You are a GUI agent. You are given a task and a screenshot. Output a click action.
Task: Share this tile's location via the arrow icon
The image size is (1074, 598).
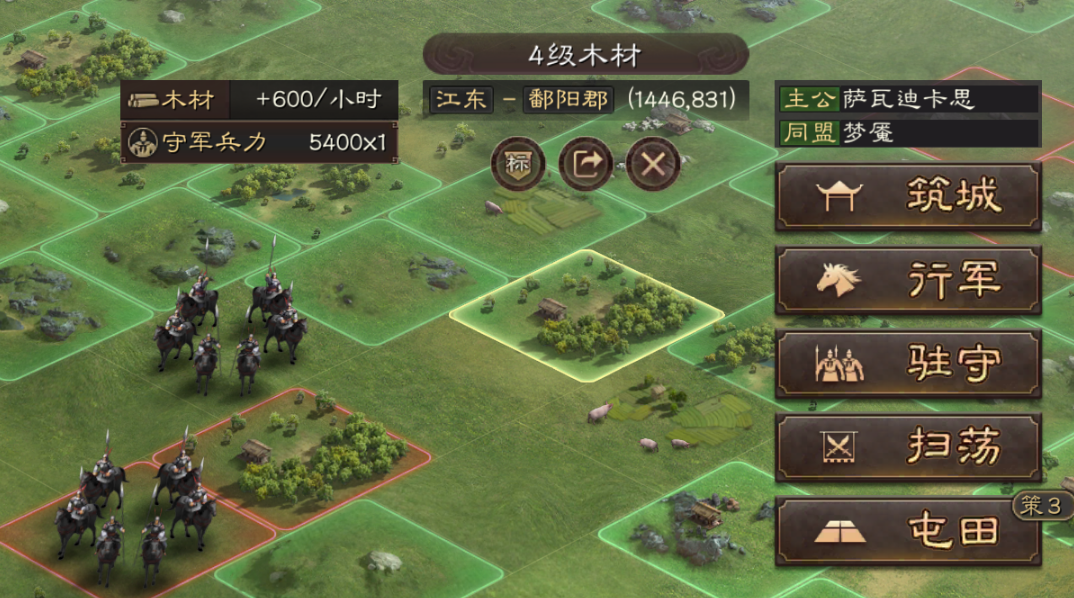point(585,163)
